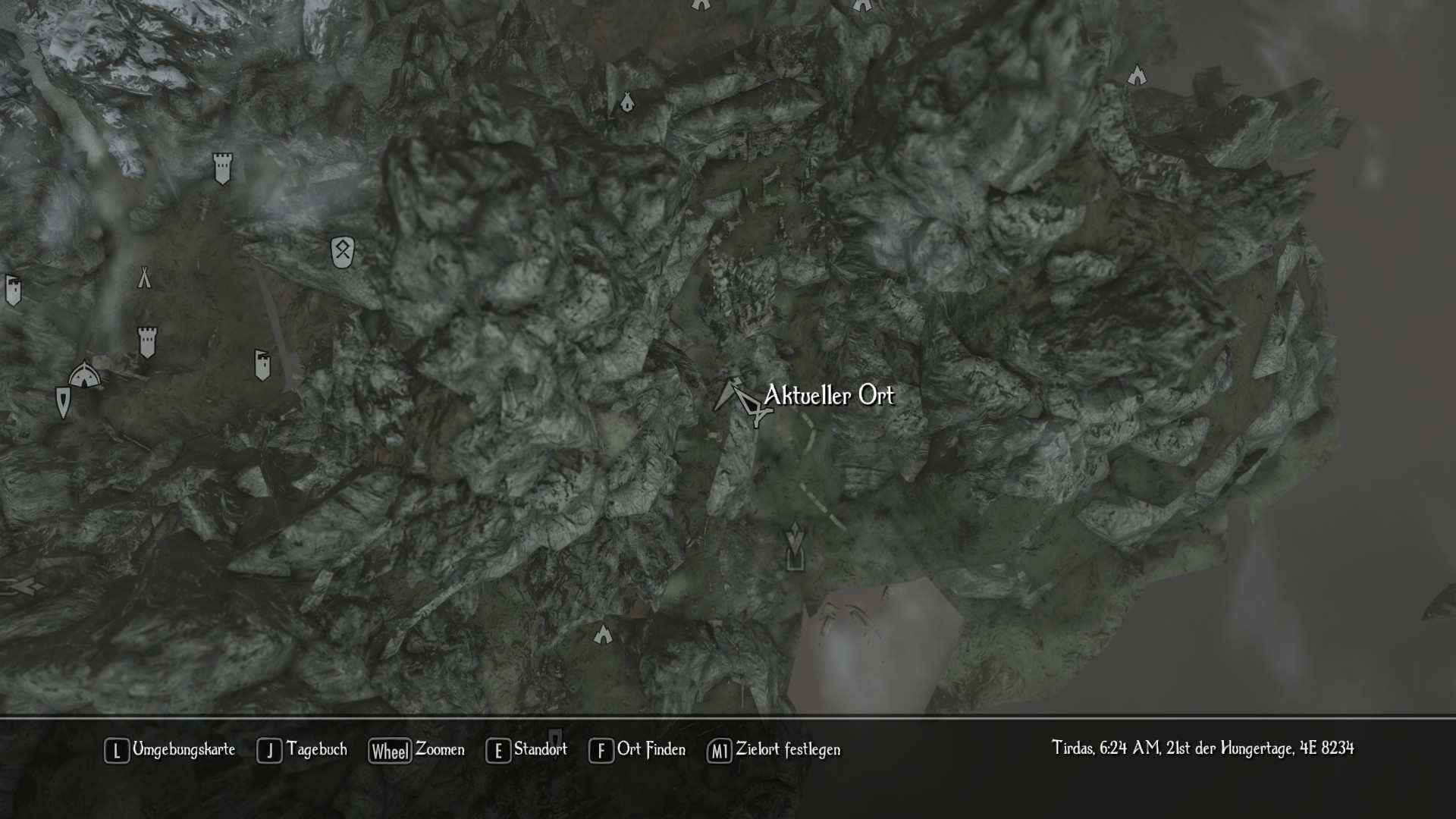Screen dimensions: 1456x819
Task: Click the crossed-poles tent camp marker
Action: (x=144, y=278)
